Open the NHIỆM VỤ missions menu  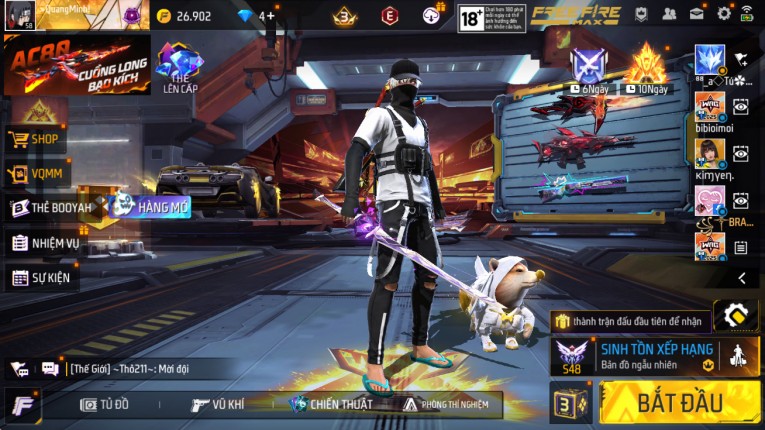(46, 243)
